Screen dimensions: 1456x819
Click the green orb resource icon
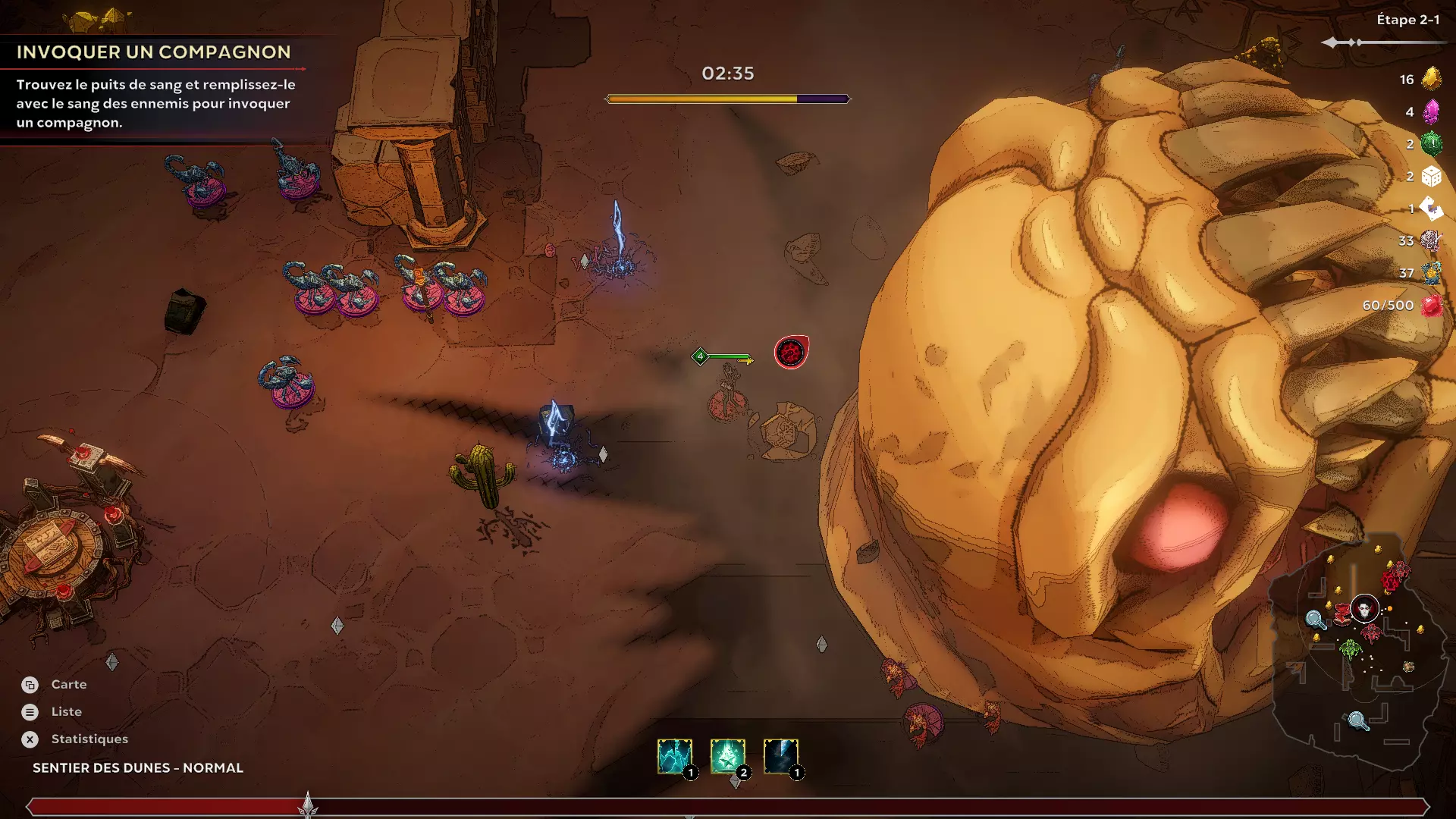pyautogui.click(x=1431, y=143)
